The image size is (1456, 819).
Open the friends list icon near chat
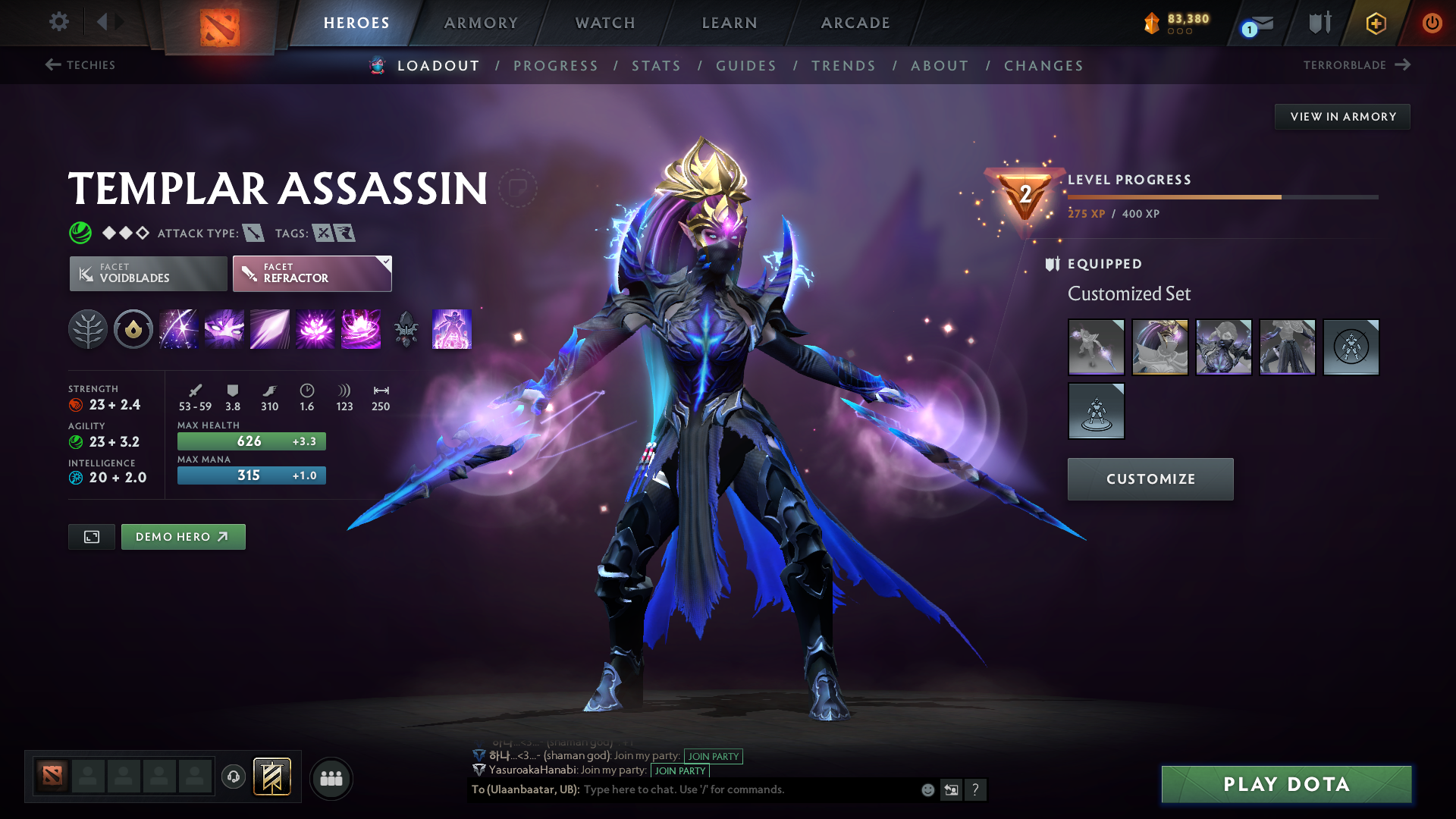331,777
